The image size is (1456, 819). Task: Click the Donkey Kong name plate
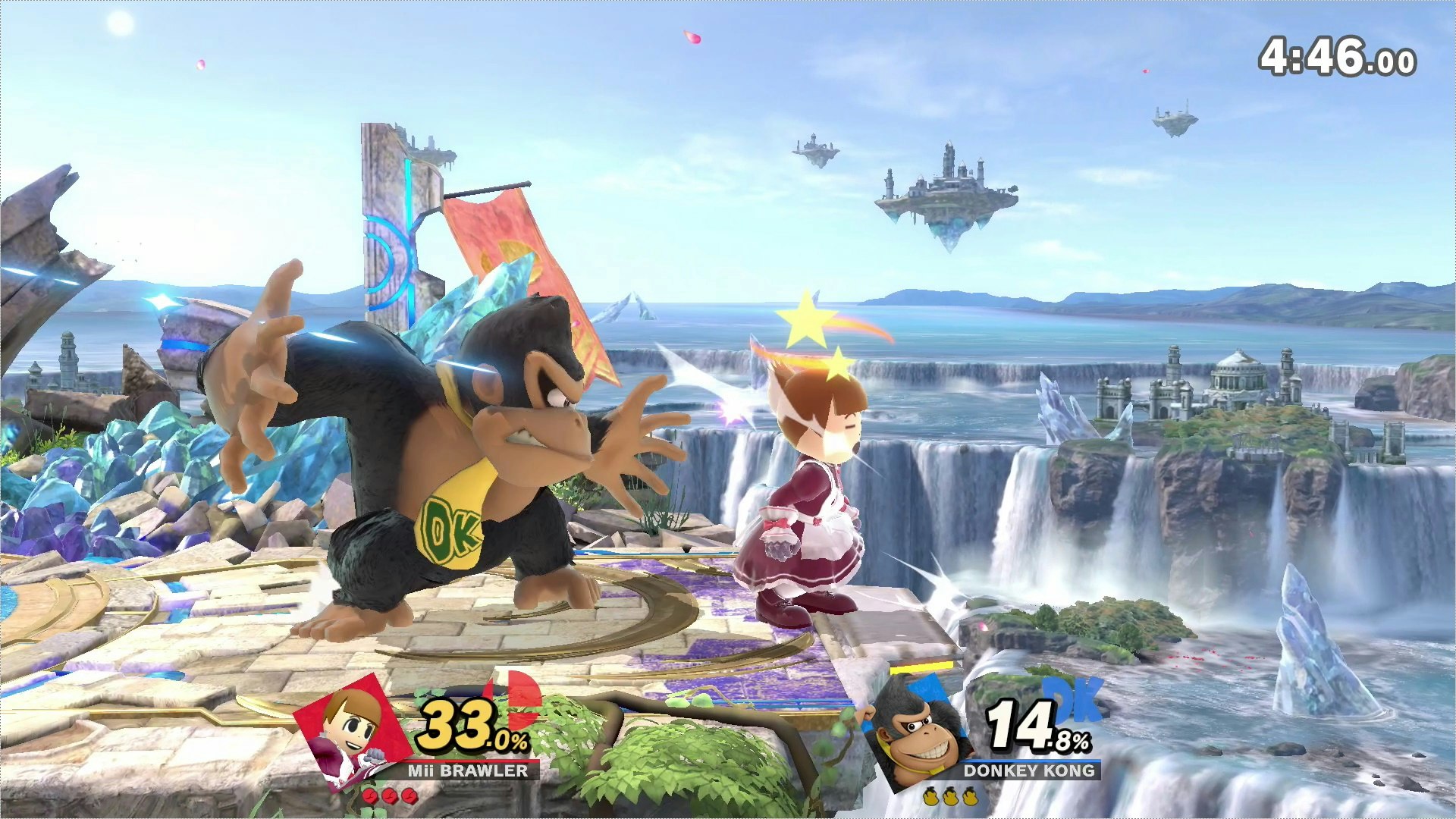coord(1029,770)
